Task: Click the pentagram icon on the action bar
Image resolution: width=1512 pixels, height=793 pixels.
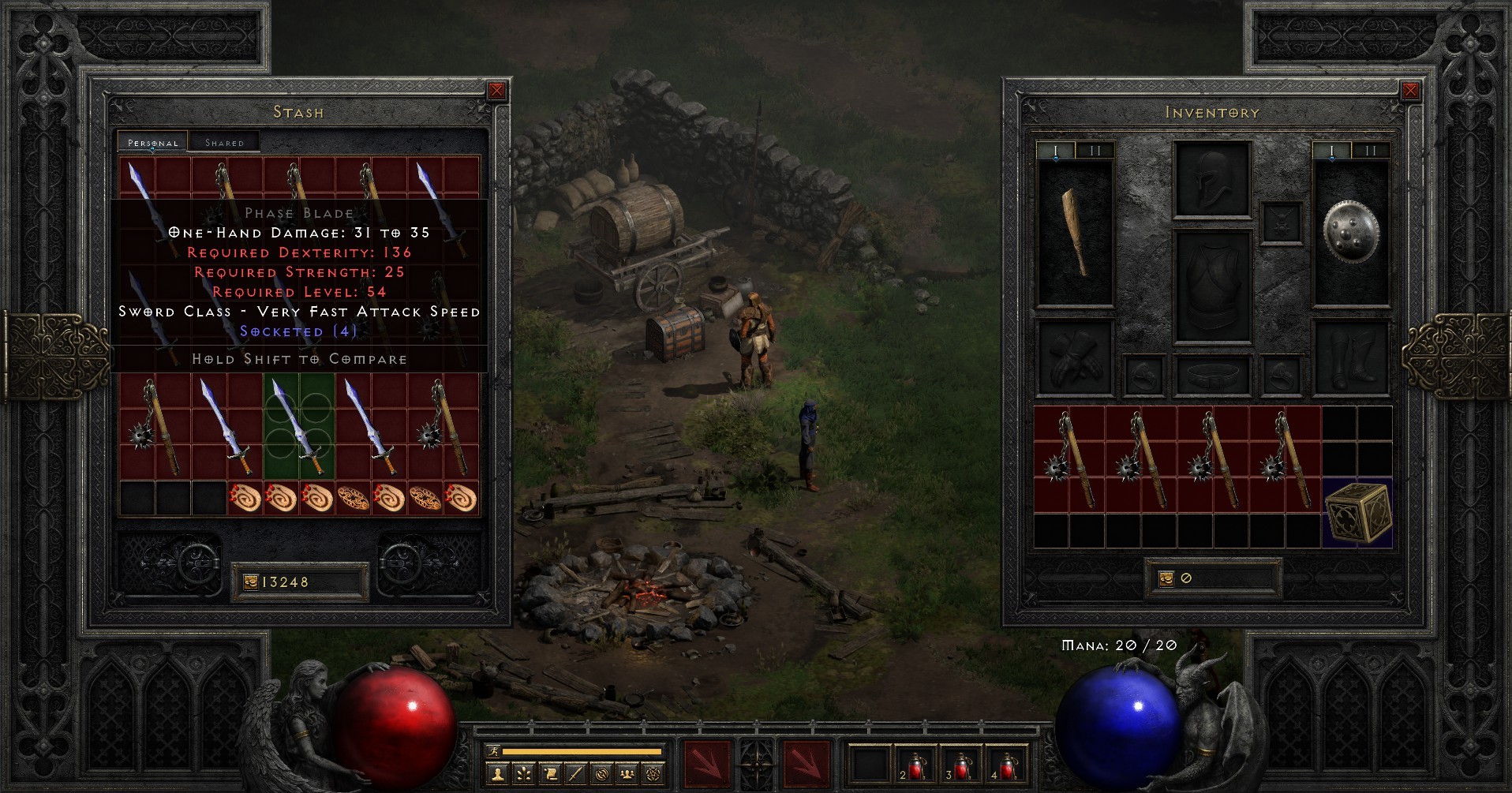Action: (653, 773)
